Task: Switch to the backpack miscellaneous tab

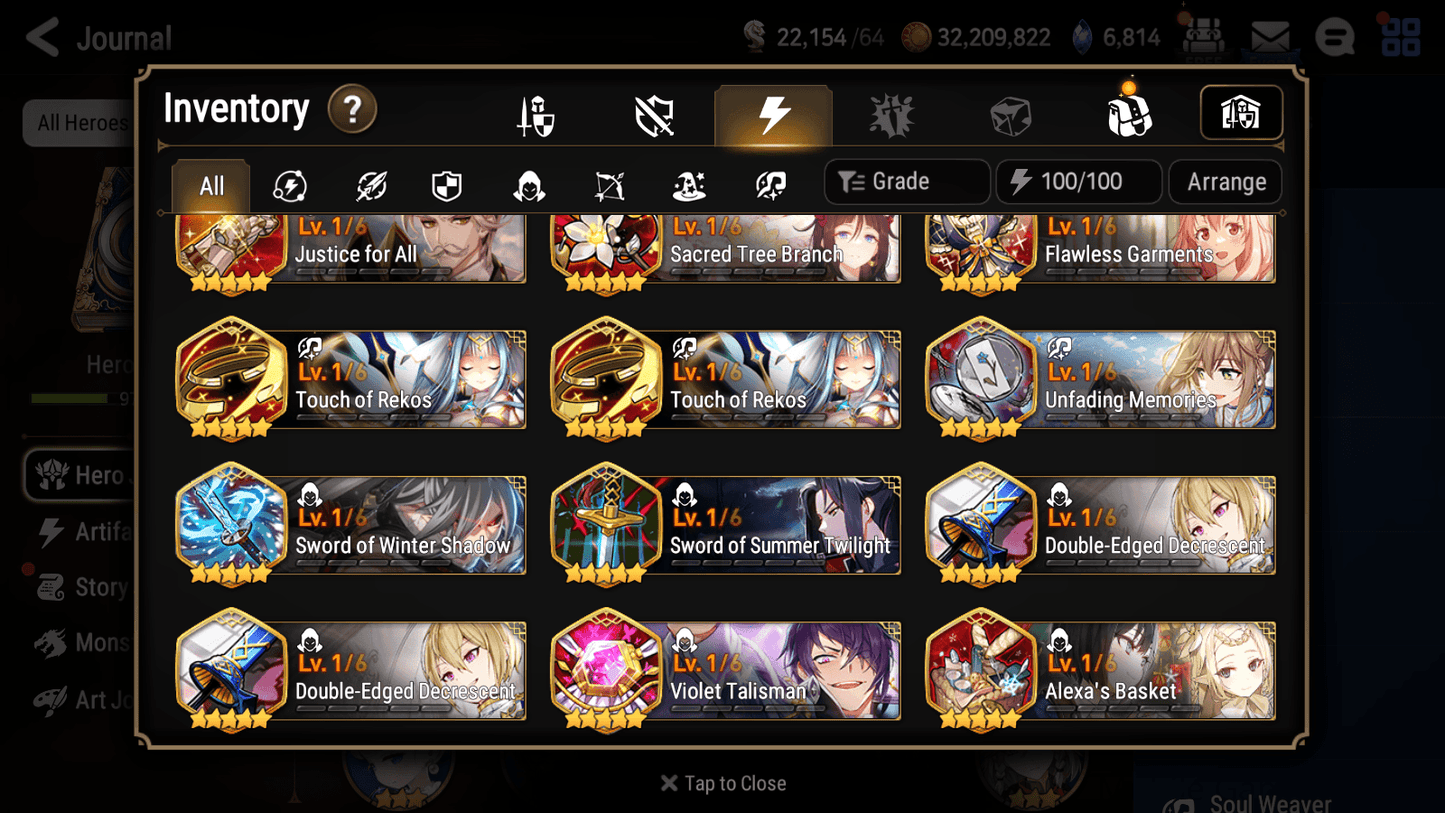Action: (x=1130, y=113)
